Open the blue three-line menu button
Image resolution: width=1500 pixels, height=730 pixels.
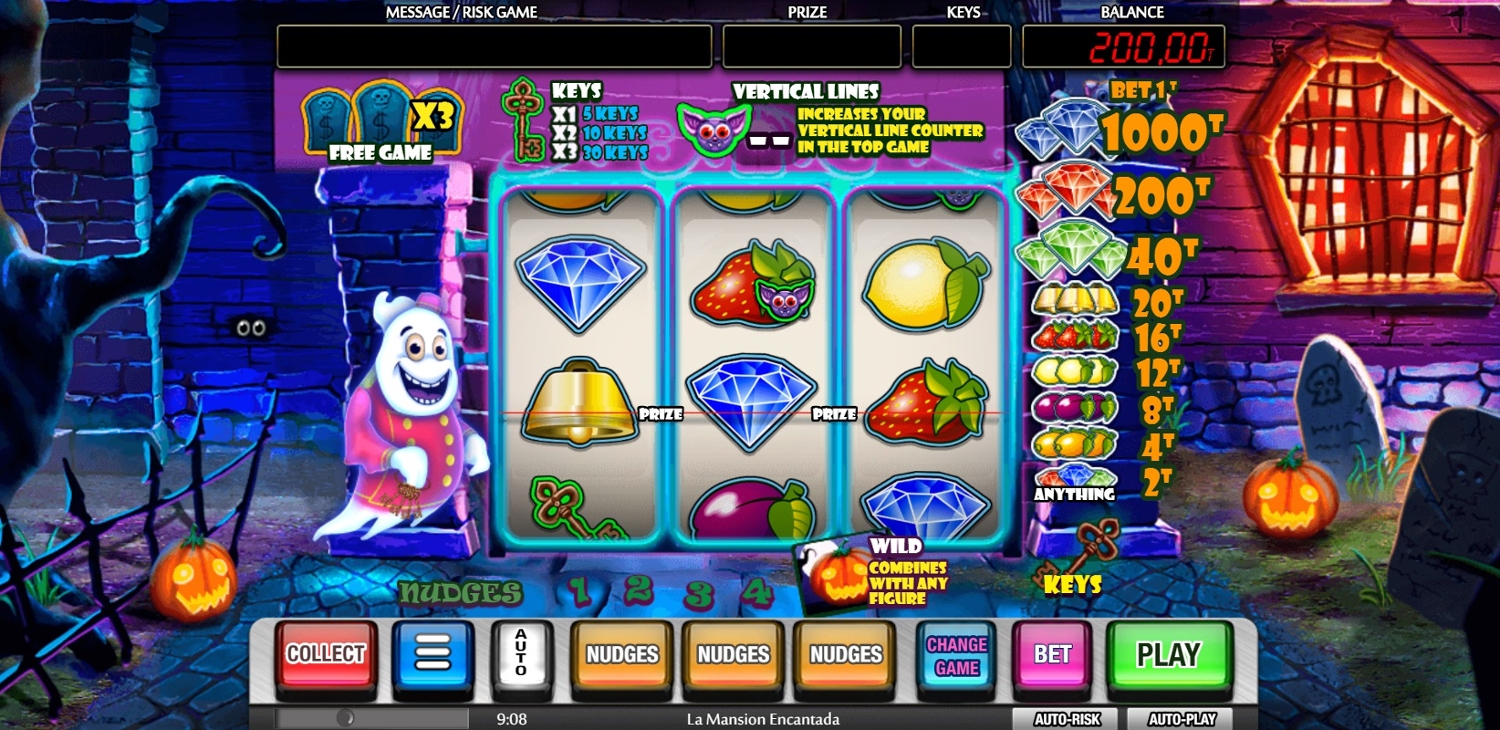click(432, 654)
